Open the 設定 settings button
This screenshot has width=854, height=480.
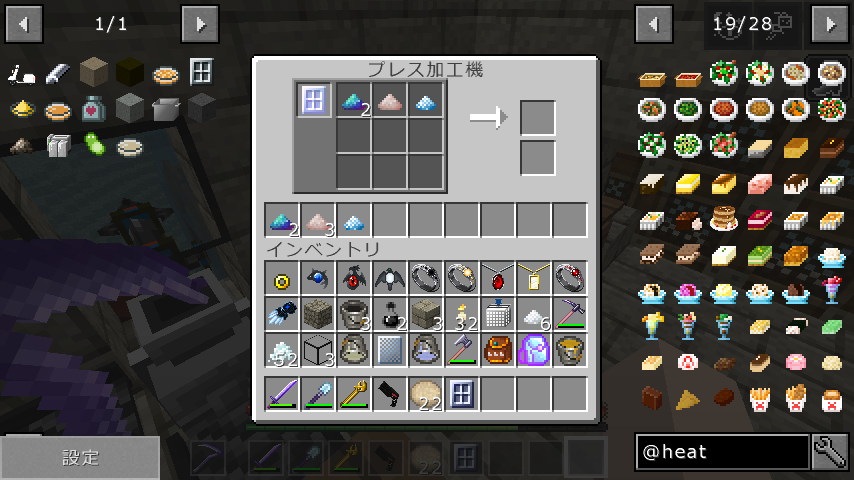[x=80, y=458]
